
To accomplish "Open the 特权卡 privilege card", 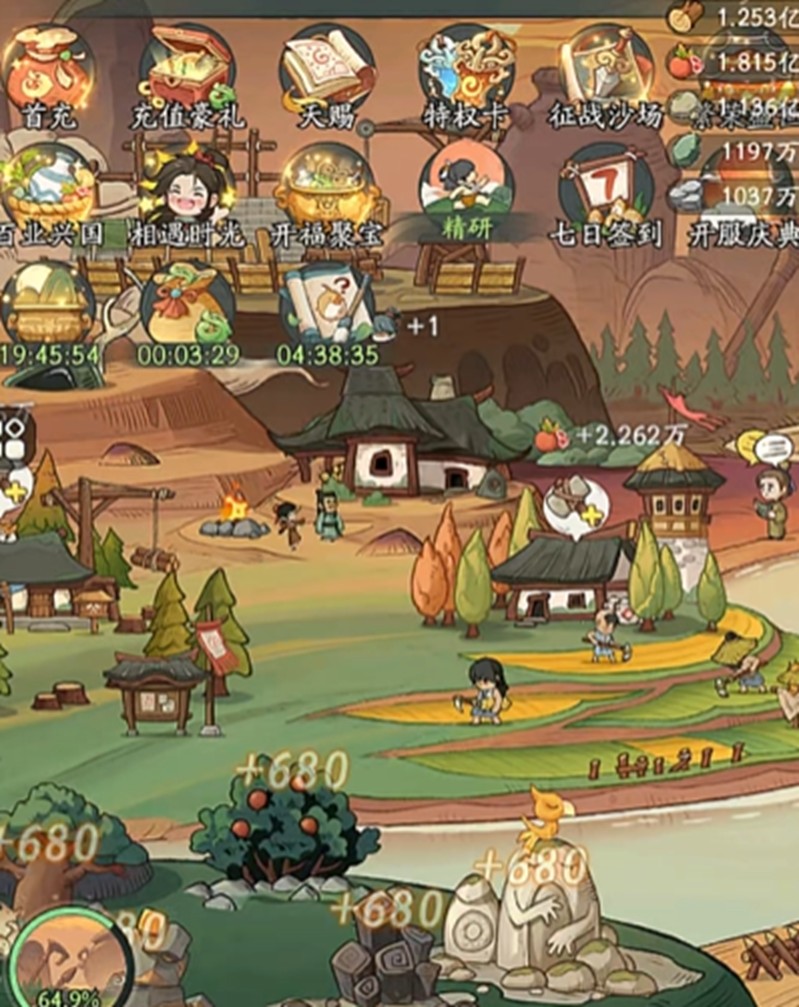I will (x=466, y=71).
